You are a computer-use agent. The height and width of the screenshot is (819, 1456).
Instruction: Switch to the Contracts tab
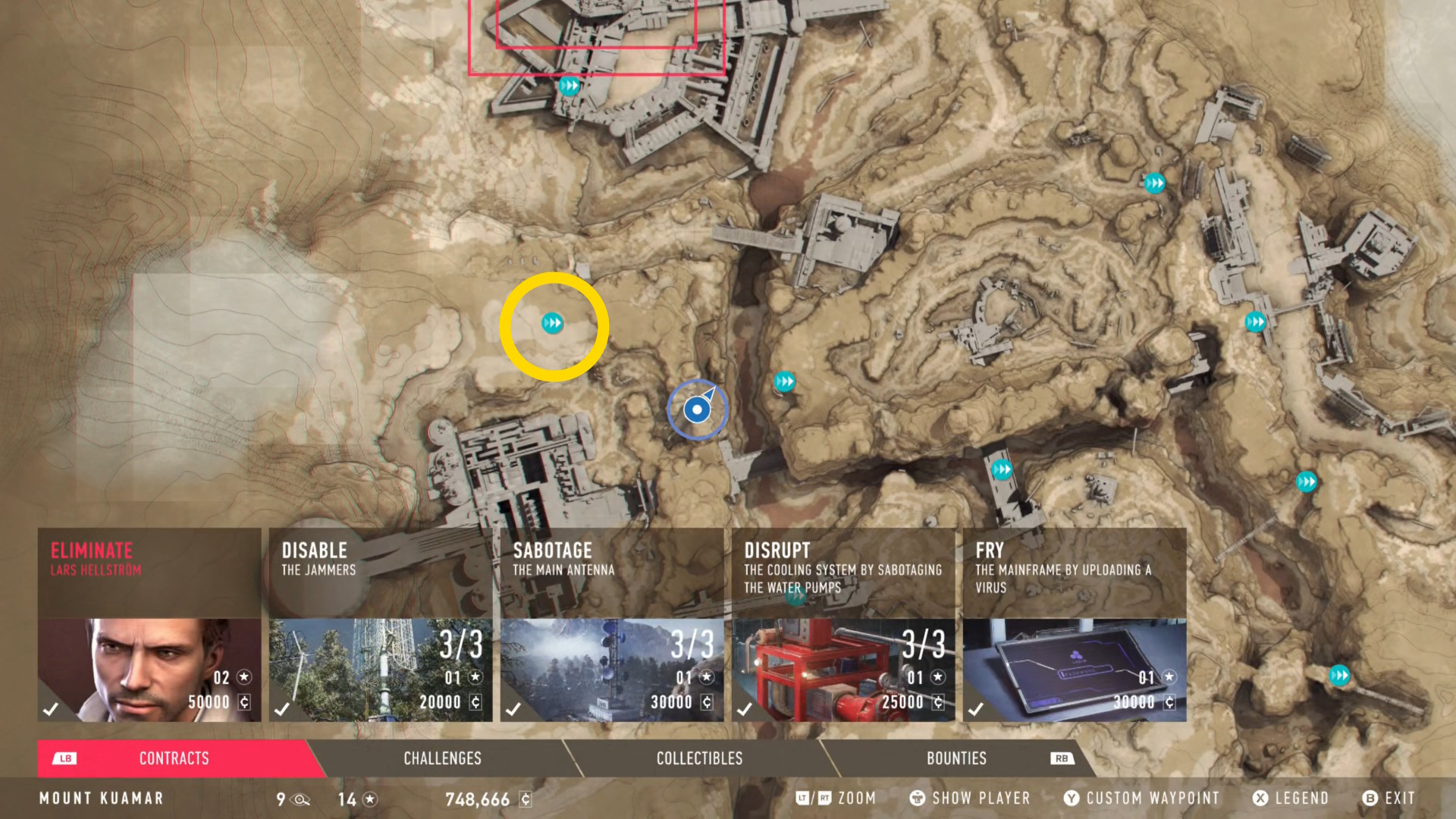pos(174,758)
